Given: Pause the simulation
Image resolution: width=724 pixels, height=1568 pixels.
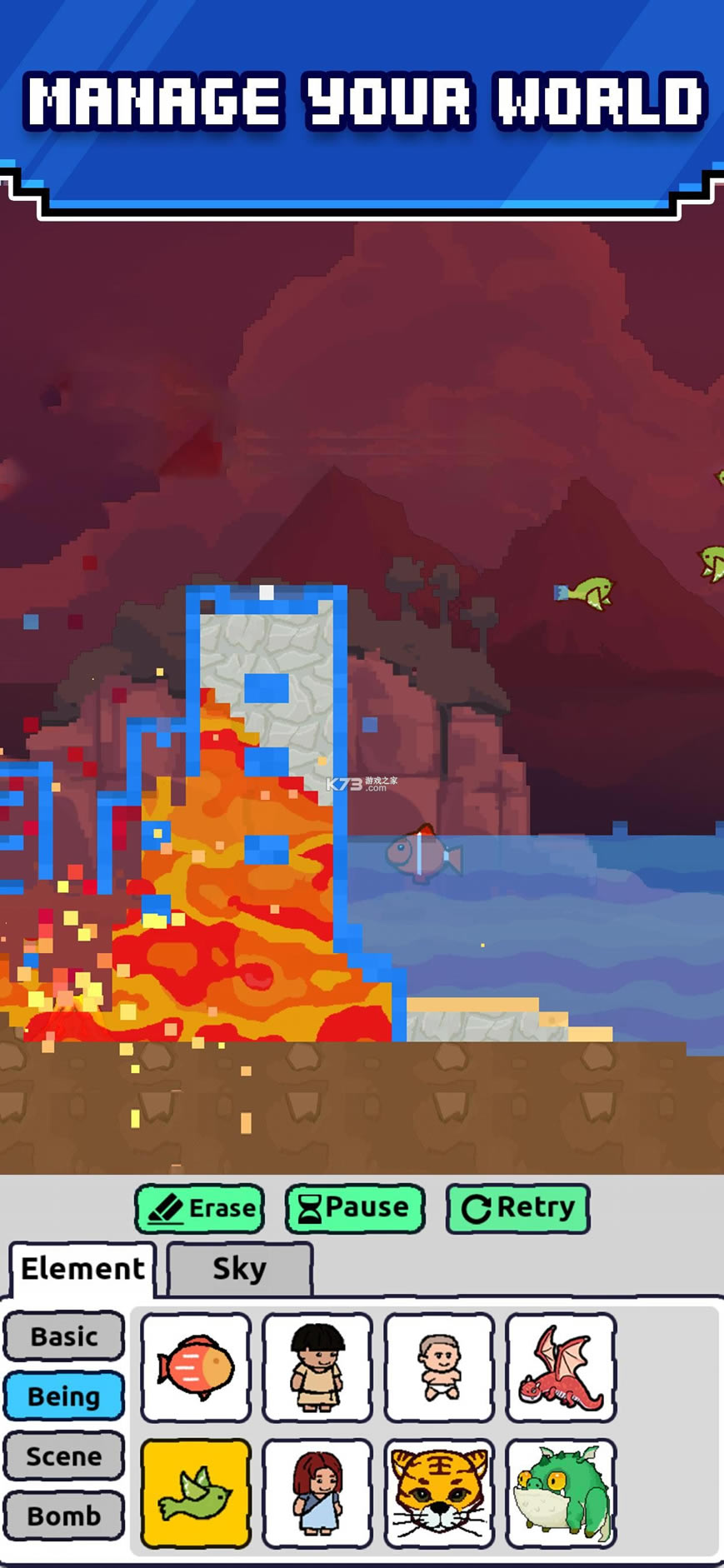Looking at the screenshot, I should coord(355,1209).
